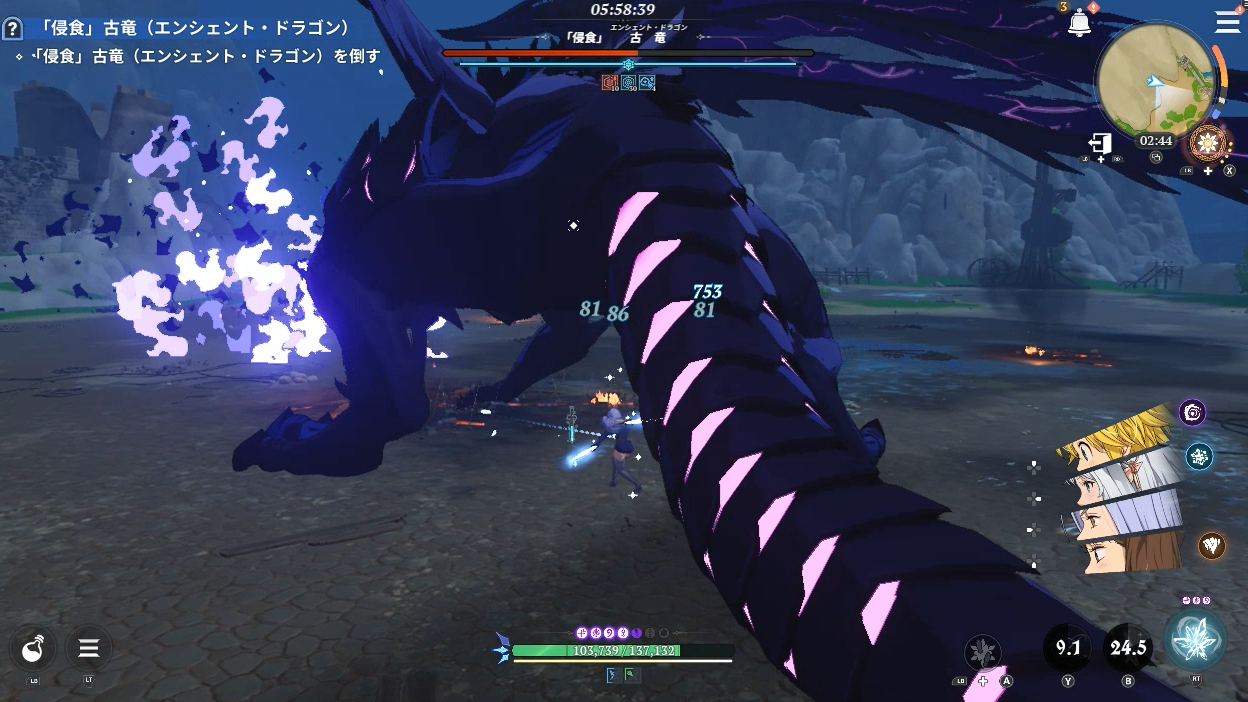Viewport: 1248px width, 702px height.
Task: Activate the purple swirl skill icon
Action: (1192, 412)
